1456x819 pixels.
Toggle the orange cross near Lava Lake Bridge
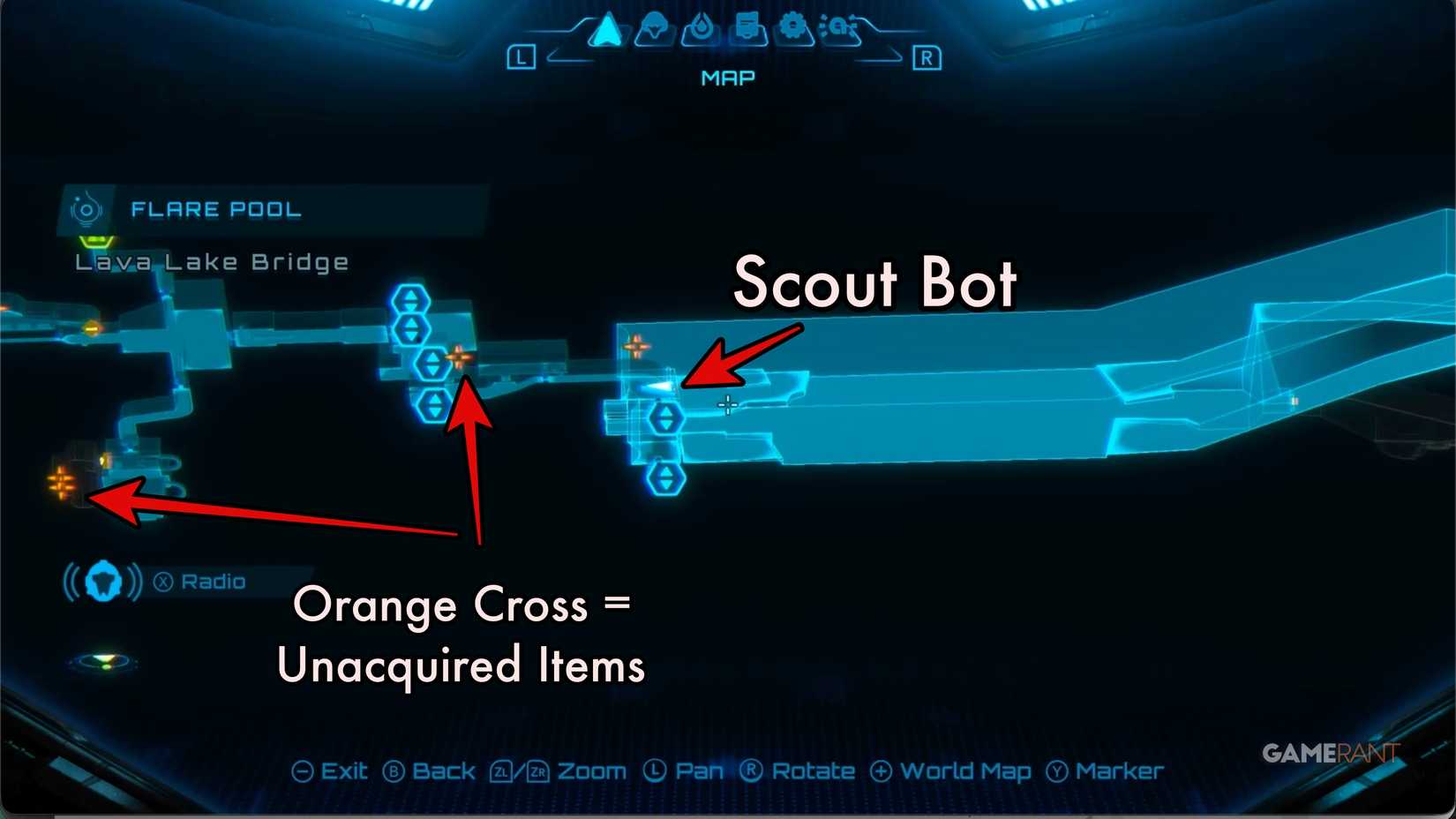tap(62, 484)
